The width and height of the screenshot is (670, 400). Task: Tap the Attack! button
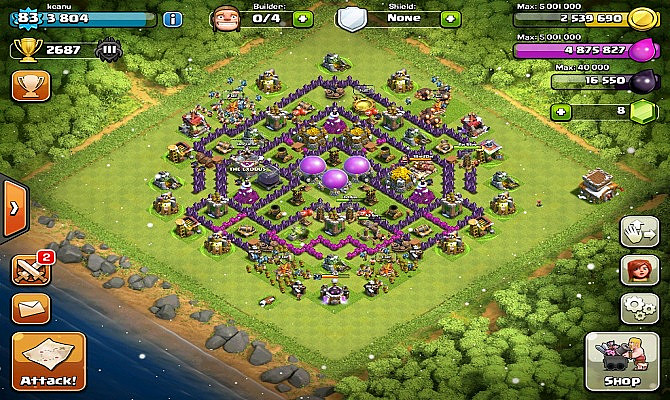(x=48, y=362)
